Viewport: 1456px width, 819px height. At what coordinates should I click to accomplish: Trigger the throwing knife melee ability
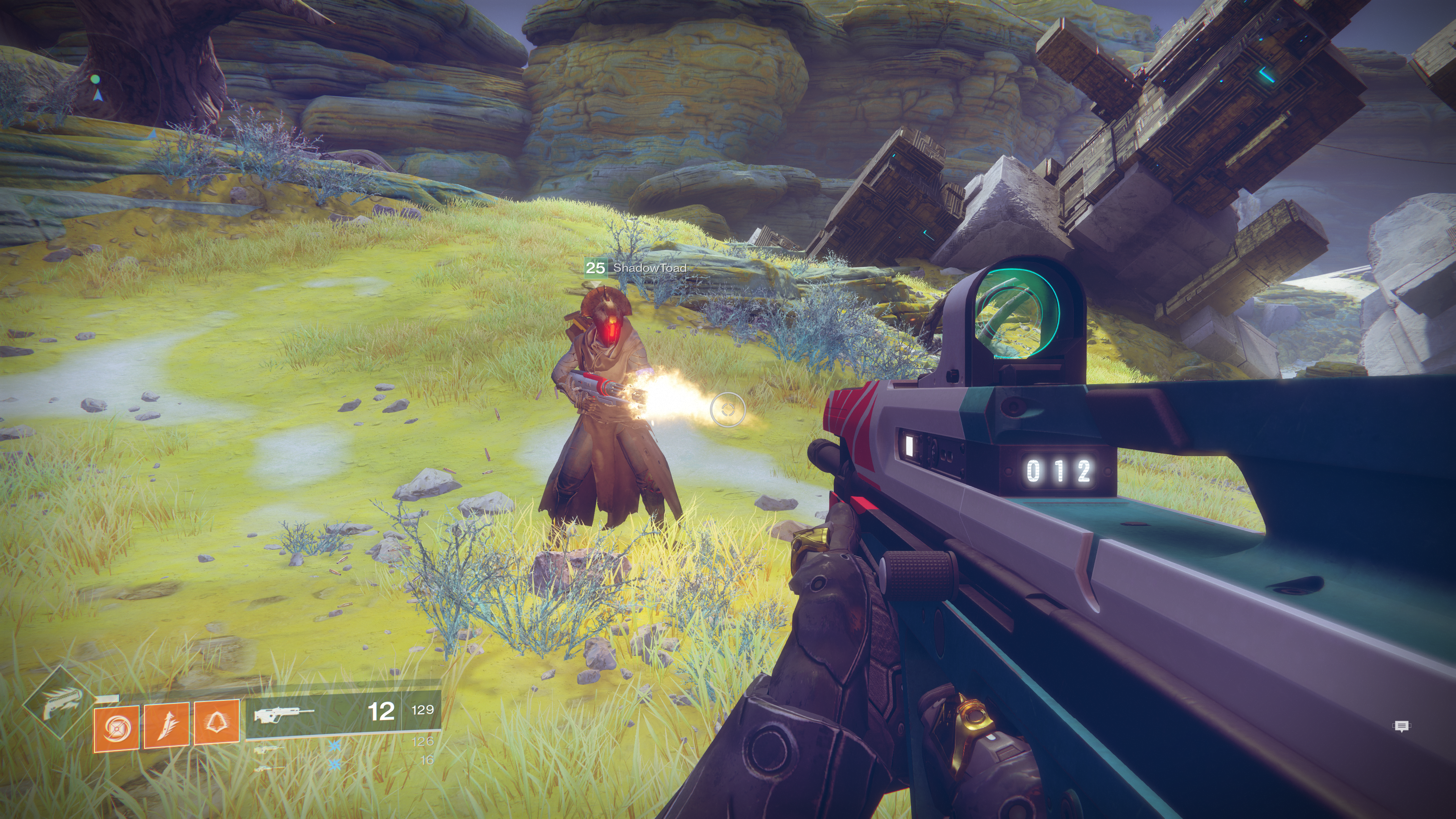(166, 726)
